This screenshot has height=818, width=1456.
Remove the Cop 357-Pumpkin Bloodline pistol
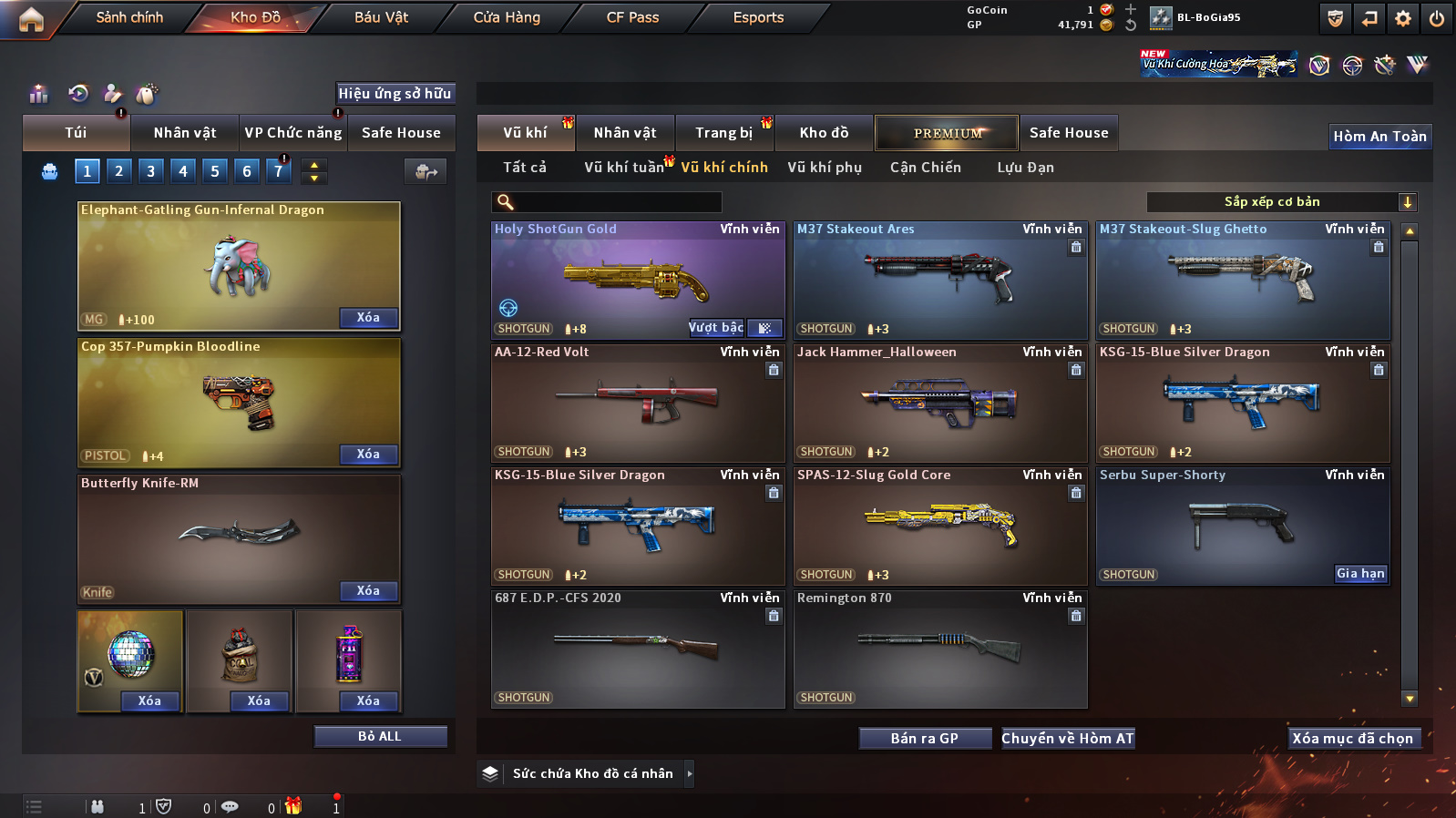pyautogui.click(x=368, y=454)
